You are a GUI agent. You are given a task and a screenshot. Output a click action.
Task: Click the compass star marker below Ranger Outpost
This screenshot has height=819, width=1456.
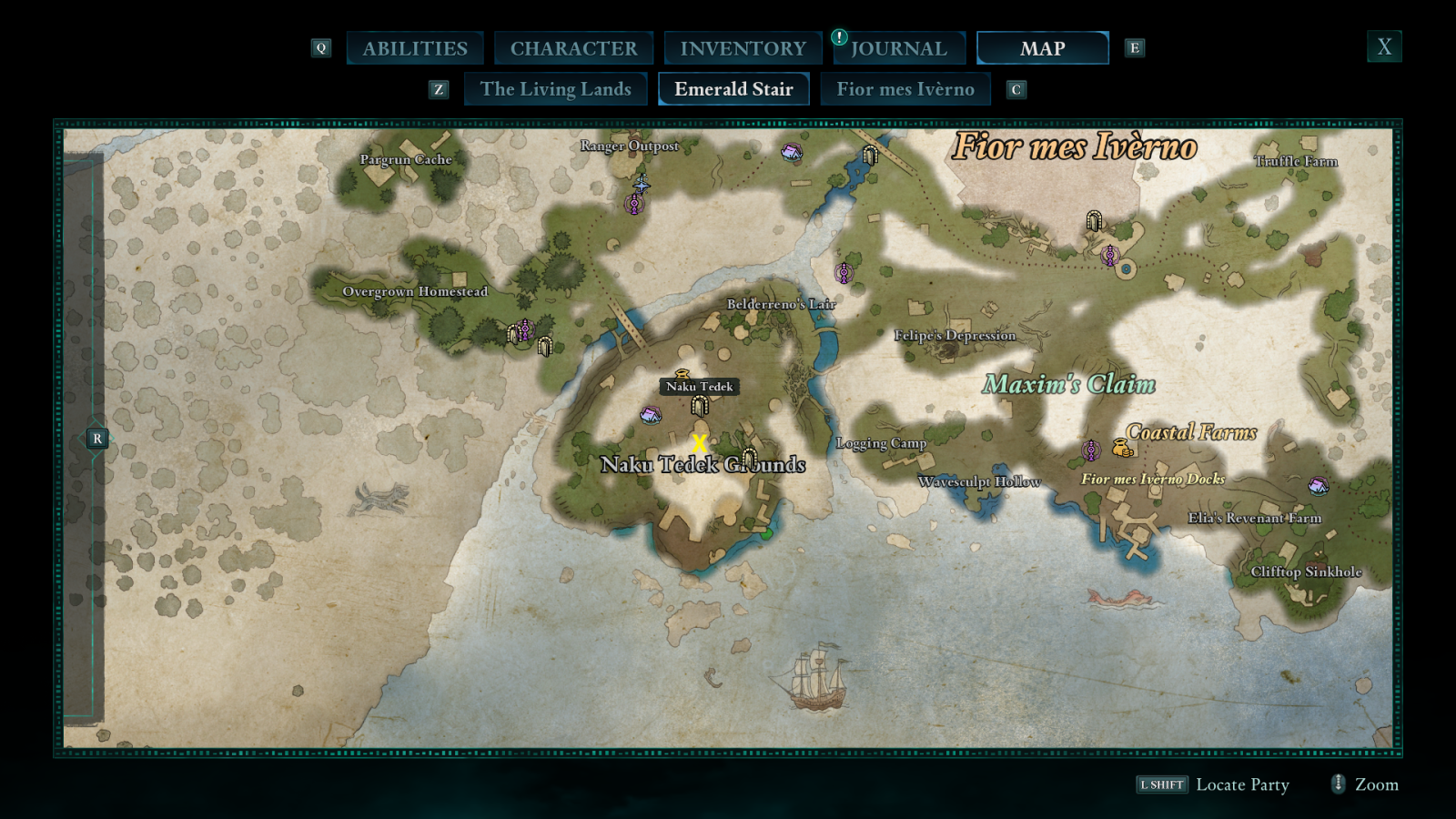click(642, 186)
